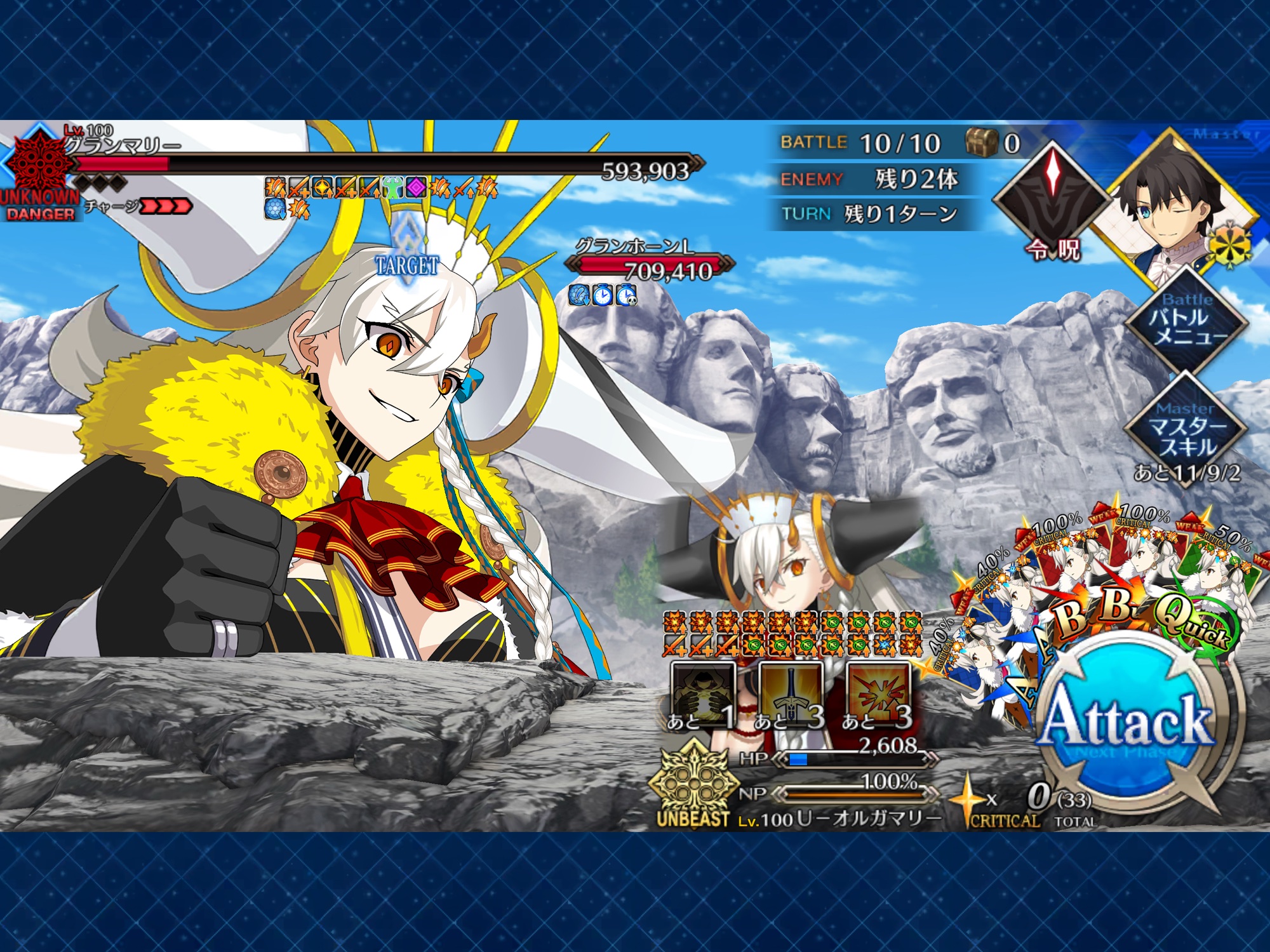
Task: Use the golden sword skill icon
Action: (790, 695)
